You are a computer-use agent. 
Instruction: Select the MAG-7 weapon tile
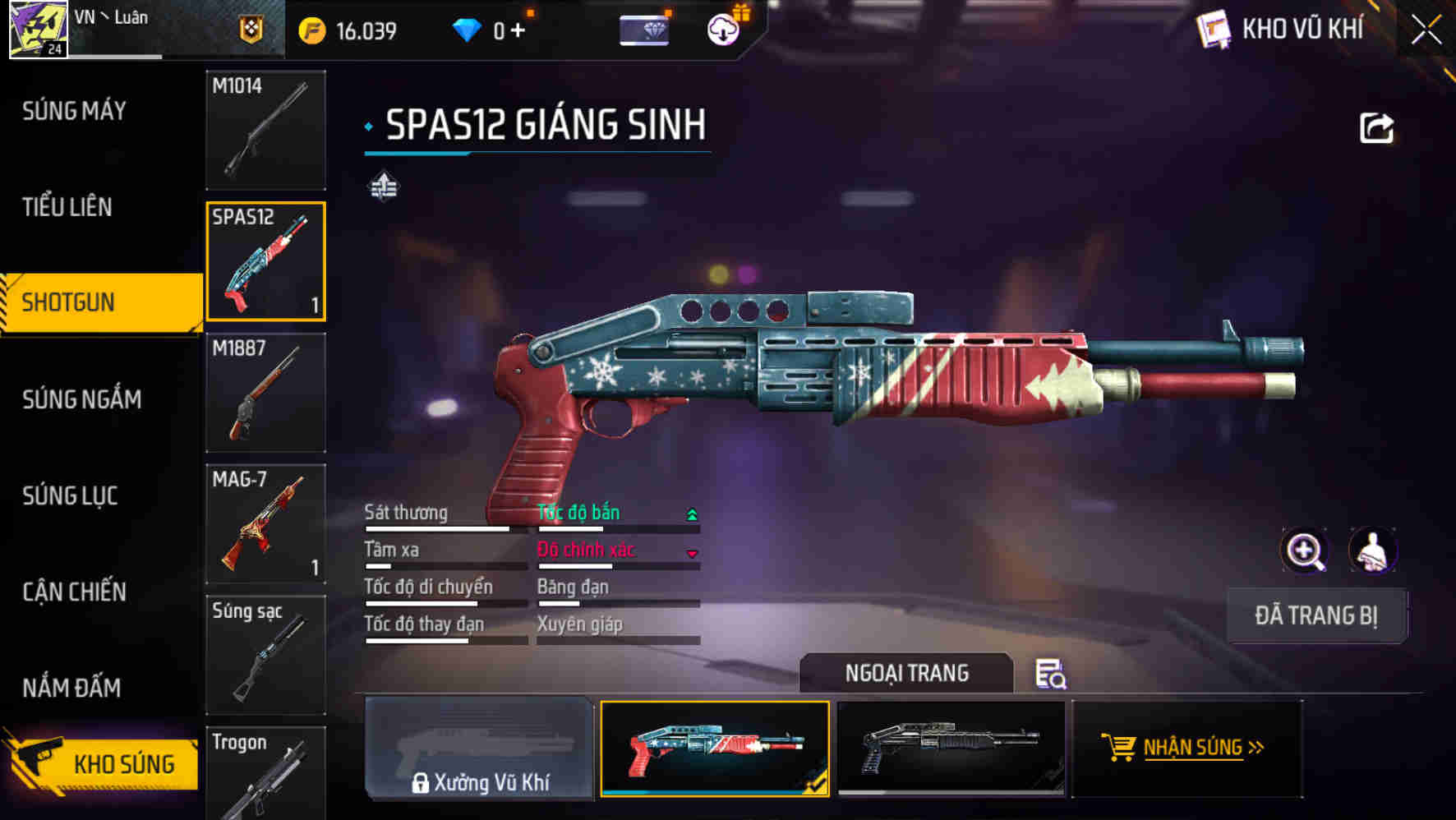coord(265,524)
